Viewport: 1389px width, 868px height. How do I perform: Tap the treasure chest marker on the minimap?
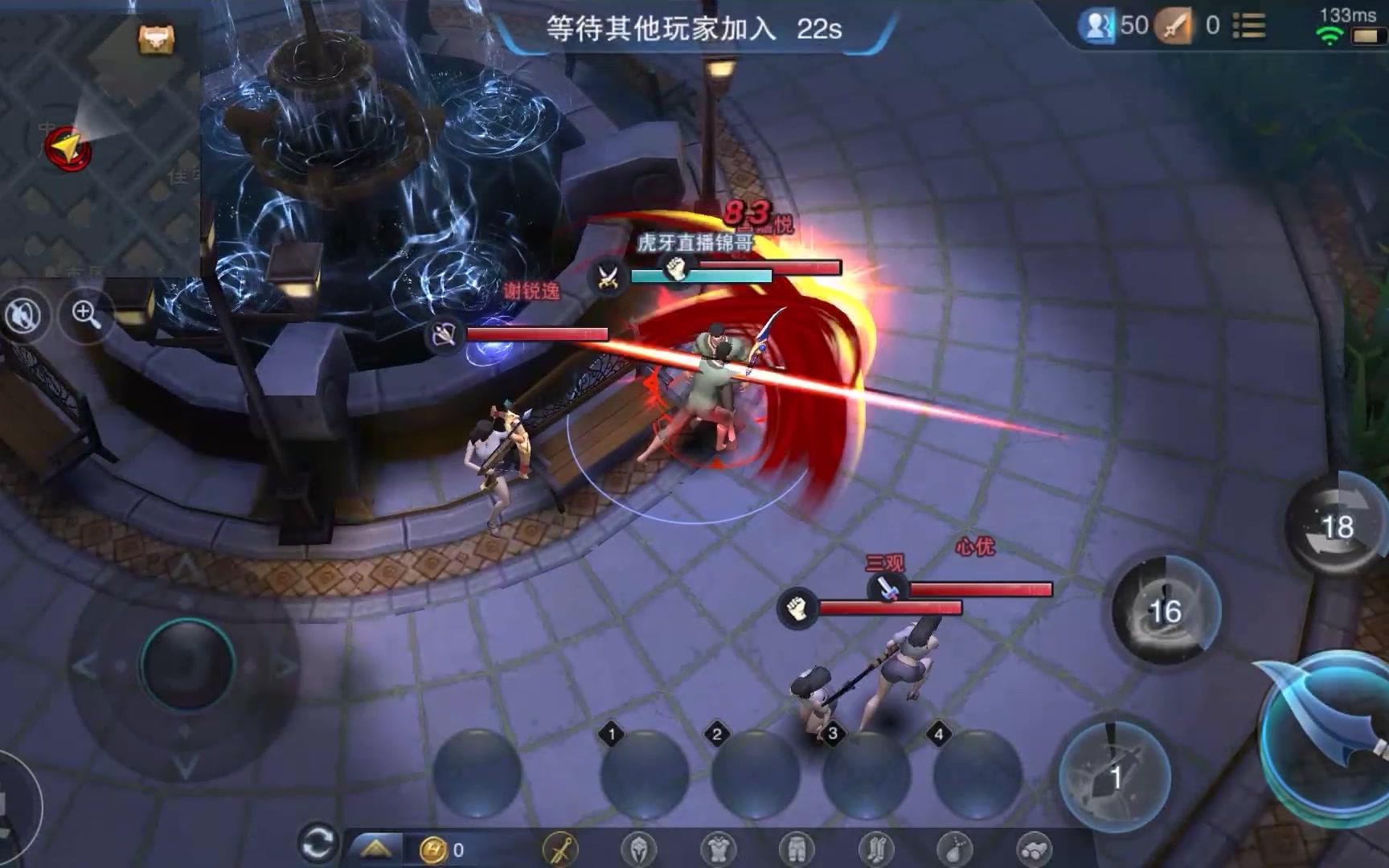point(156,38)
